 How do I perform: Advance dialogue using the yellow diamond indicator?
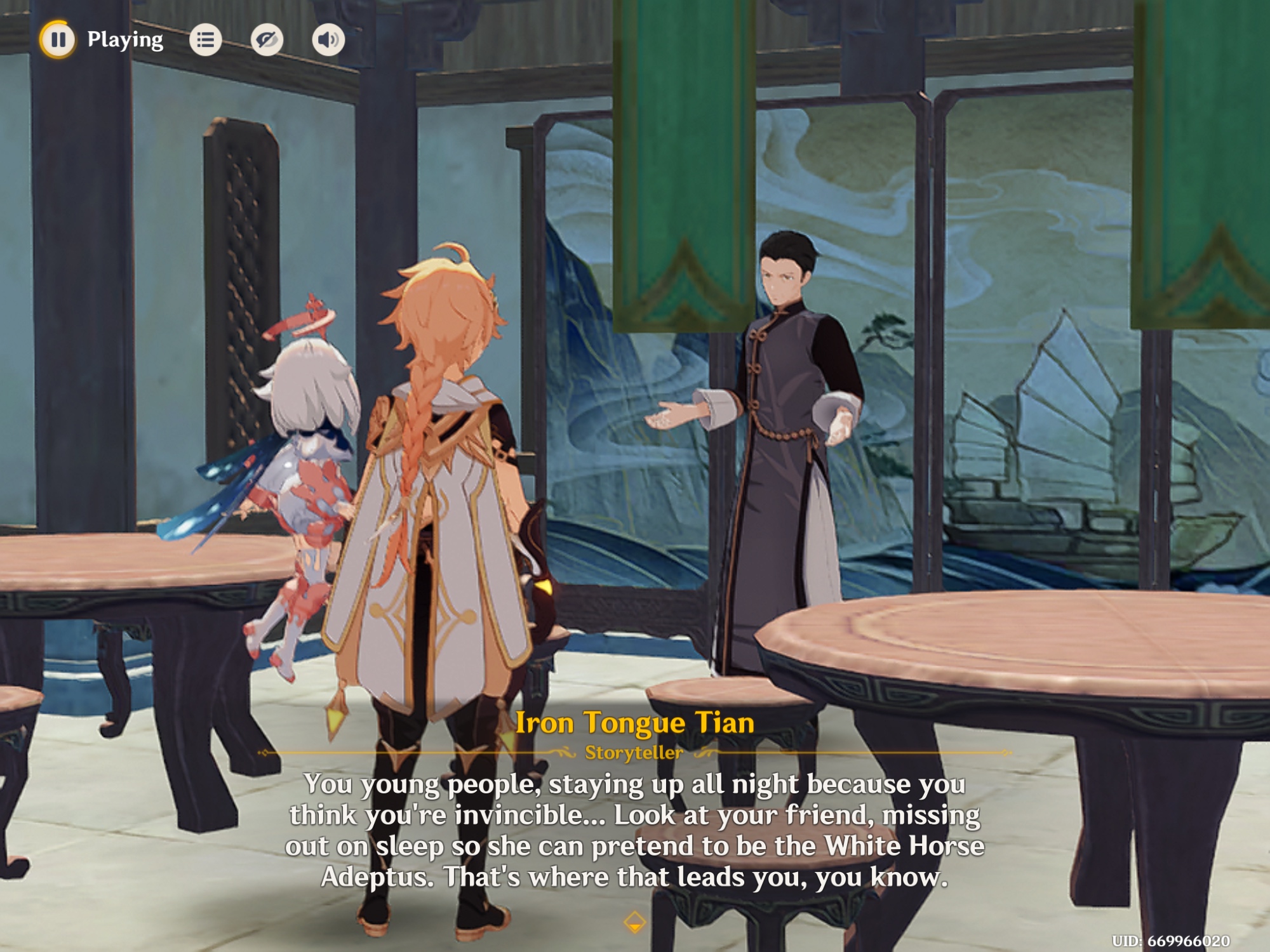[634, 922]
